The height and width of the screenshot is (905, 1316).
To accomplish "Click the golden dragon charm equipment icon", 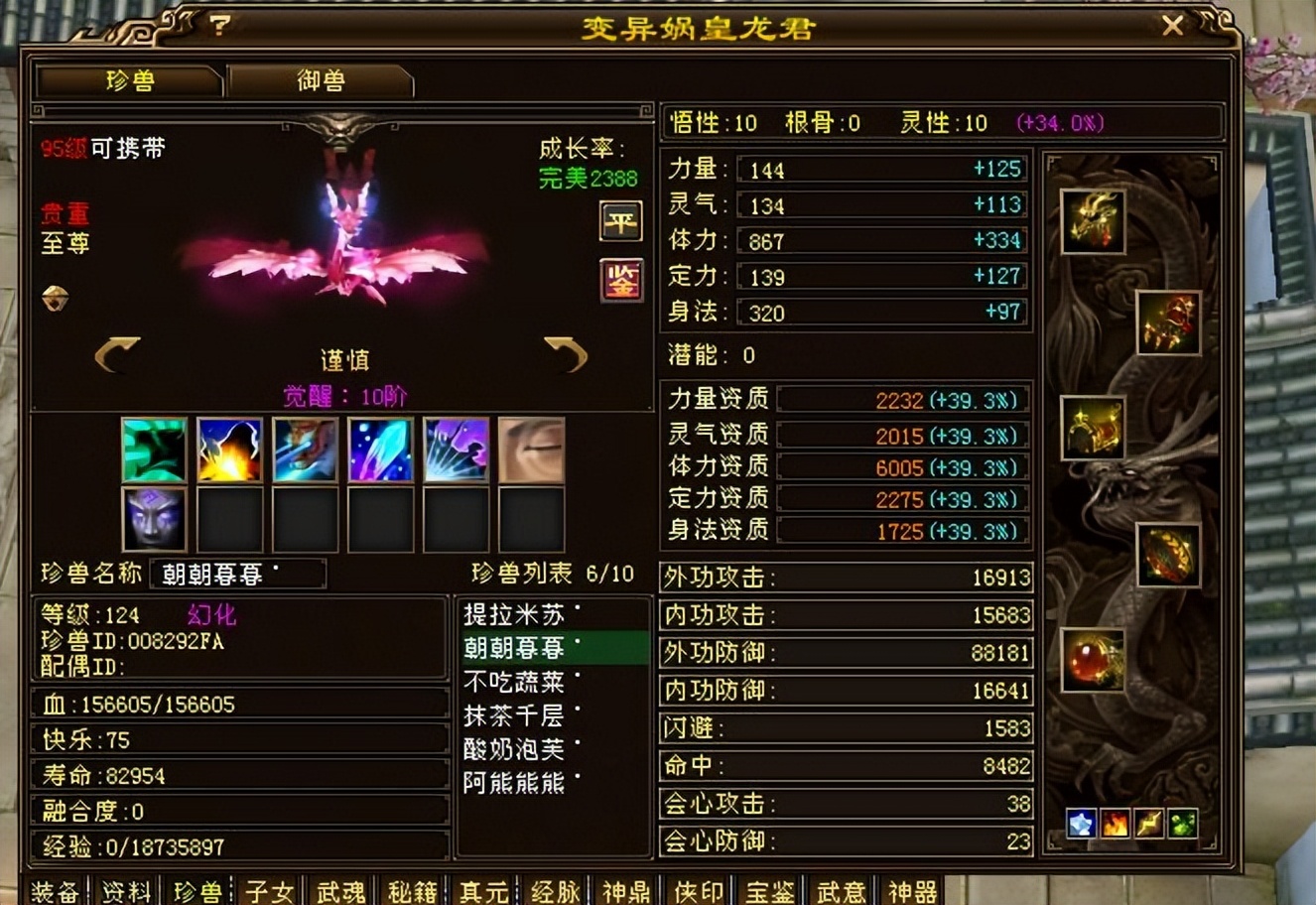I will [1094, 221].
